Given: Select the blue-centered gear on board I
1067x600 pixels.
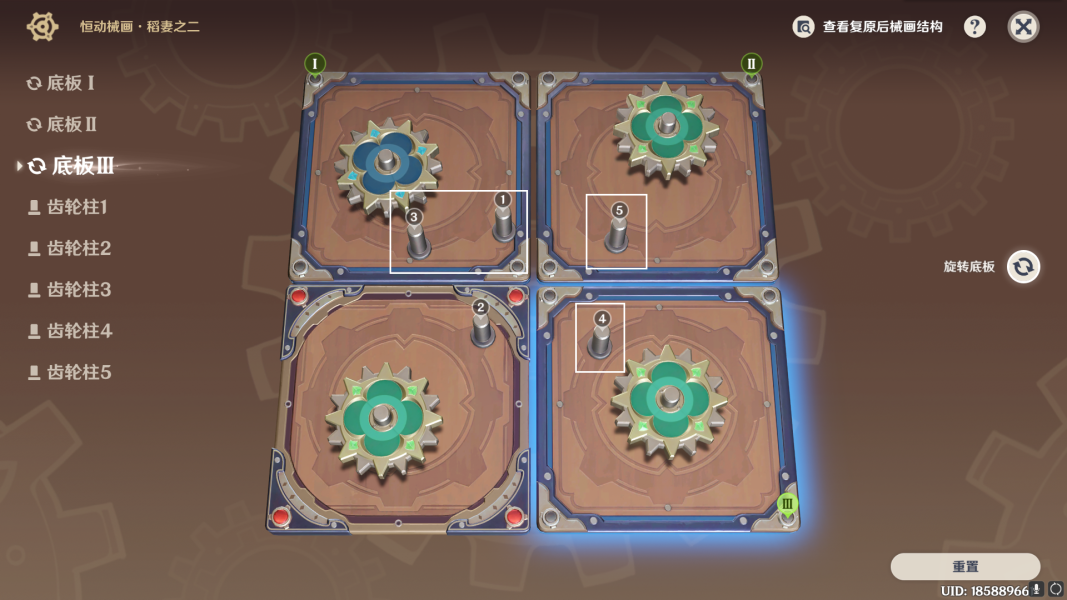Looking at the screenshot, I should [386, 164].
